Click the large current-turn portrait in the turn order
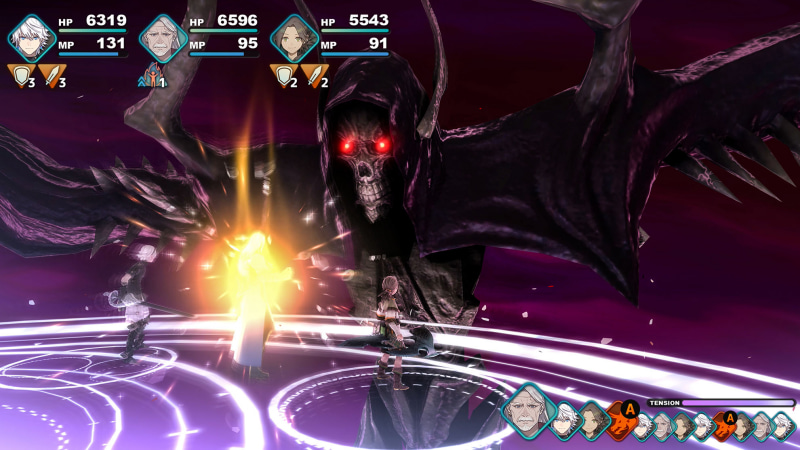The image size is (800, 450). click(528, 408)
